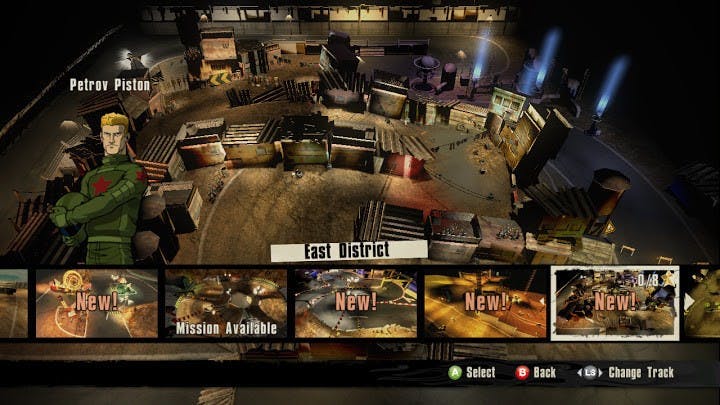This screenshot has width=720, height=405.
Task: Show the partially visible track at strip's right end
Action: pos(702,303)
